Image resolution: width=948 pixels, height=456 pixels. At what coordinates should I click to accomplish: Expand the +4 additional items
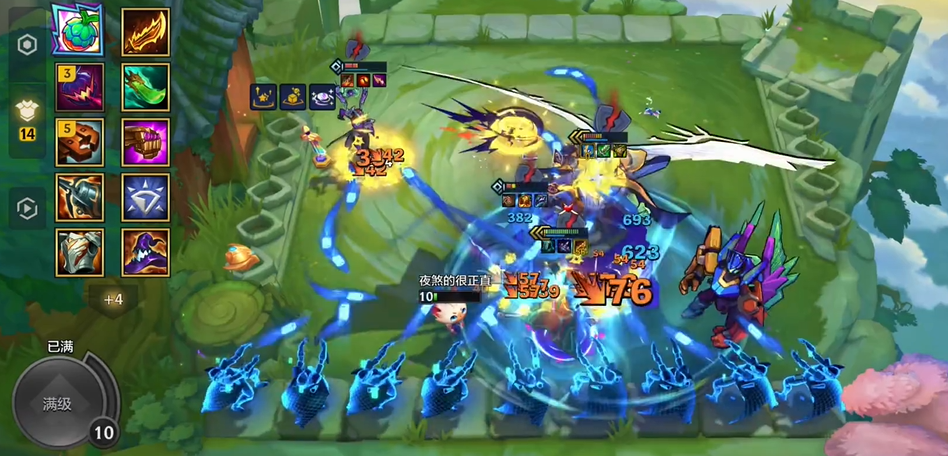click(113, 298)
